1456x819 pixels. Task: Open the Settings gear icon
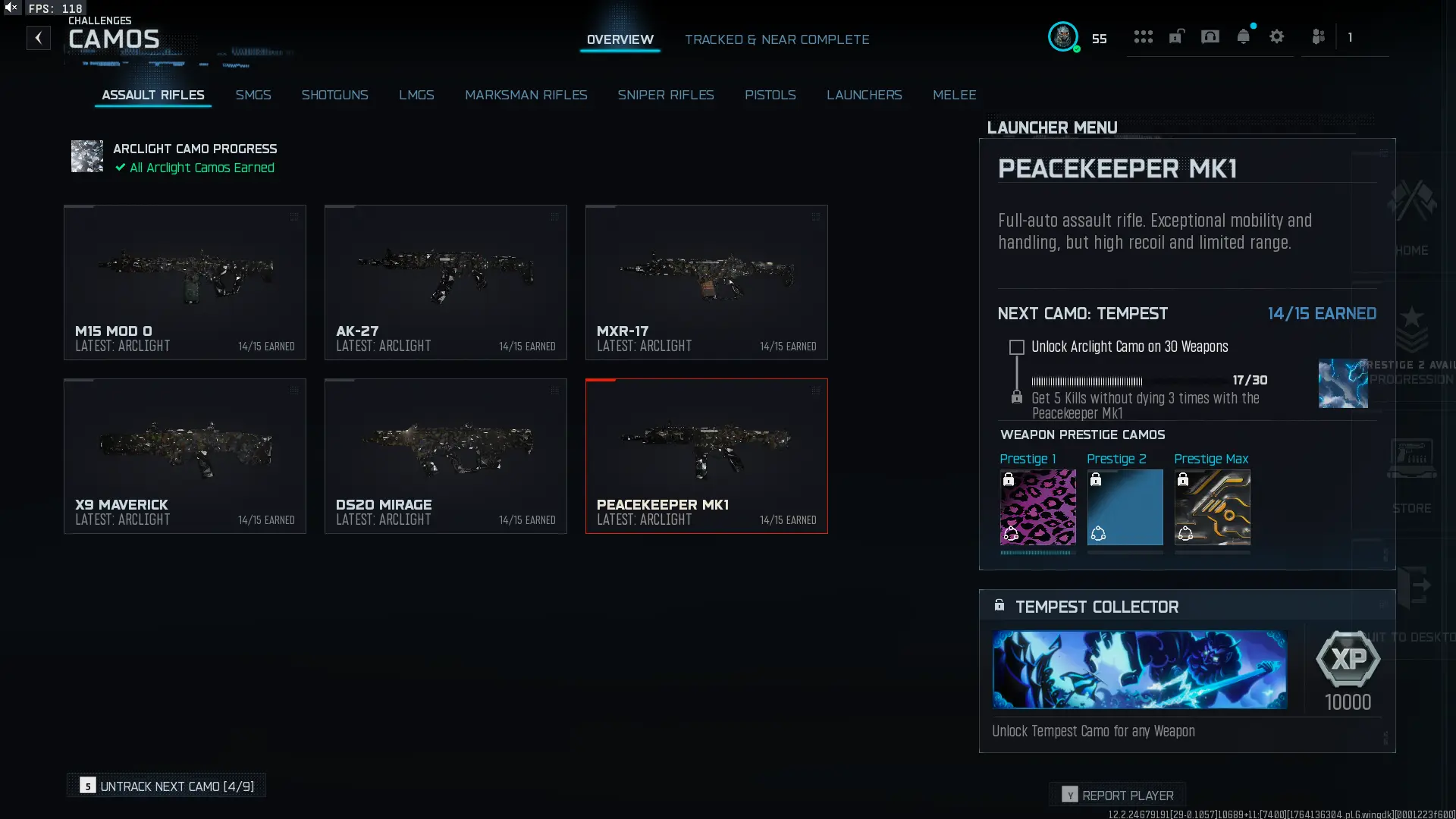coord(1278,36)
